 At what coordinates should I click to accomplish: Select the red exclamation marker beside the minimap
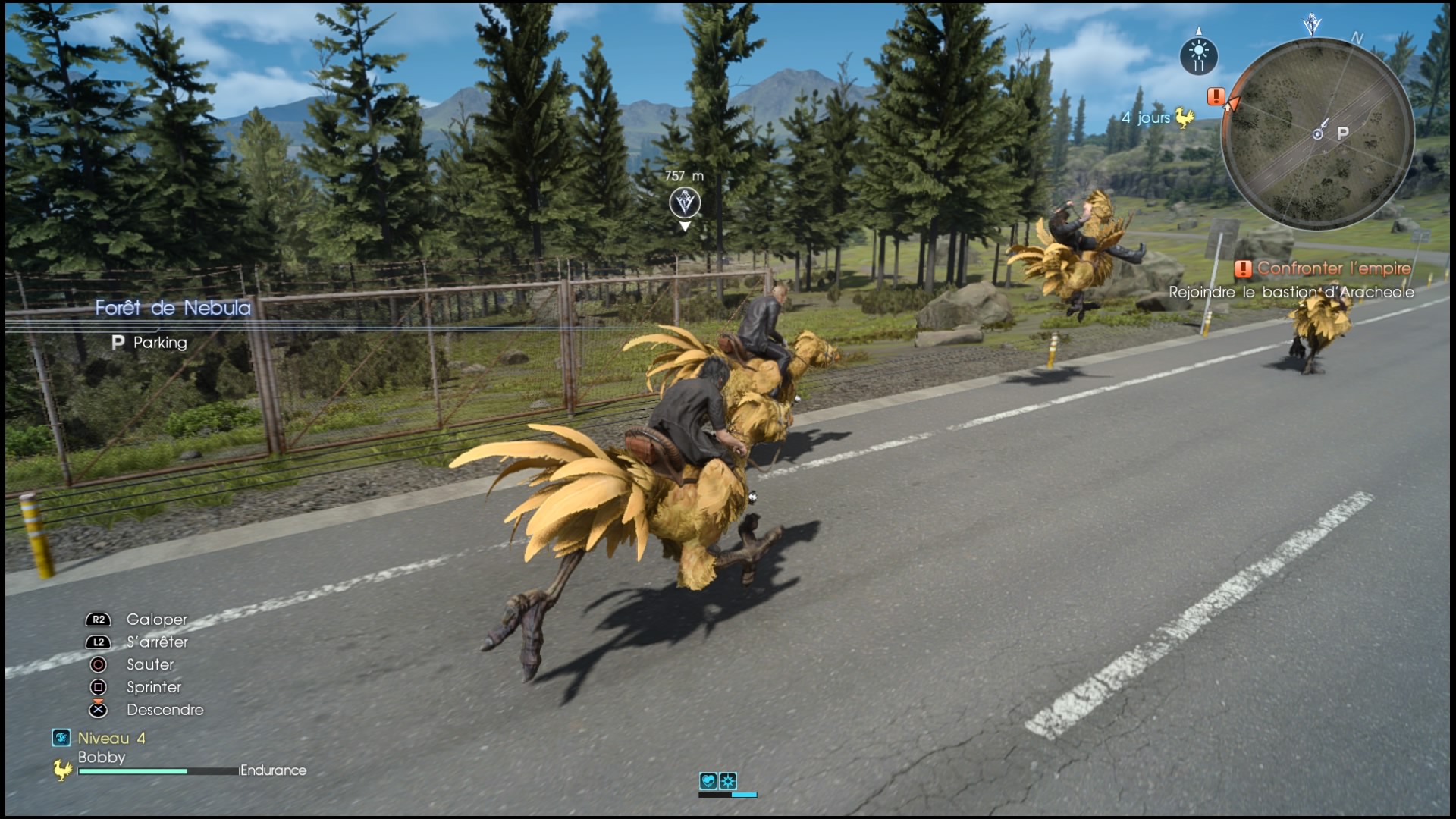click(1216, 96)
